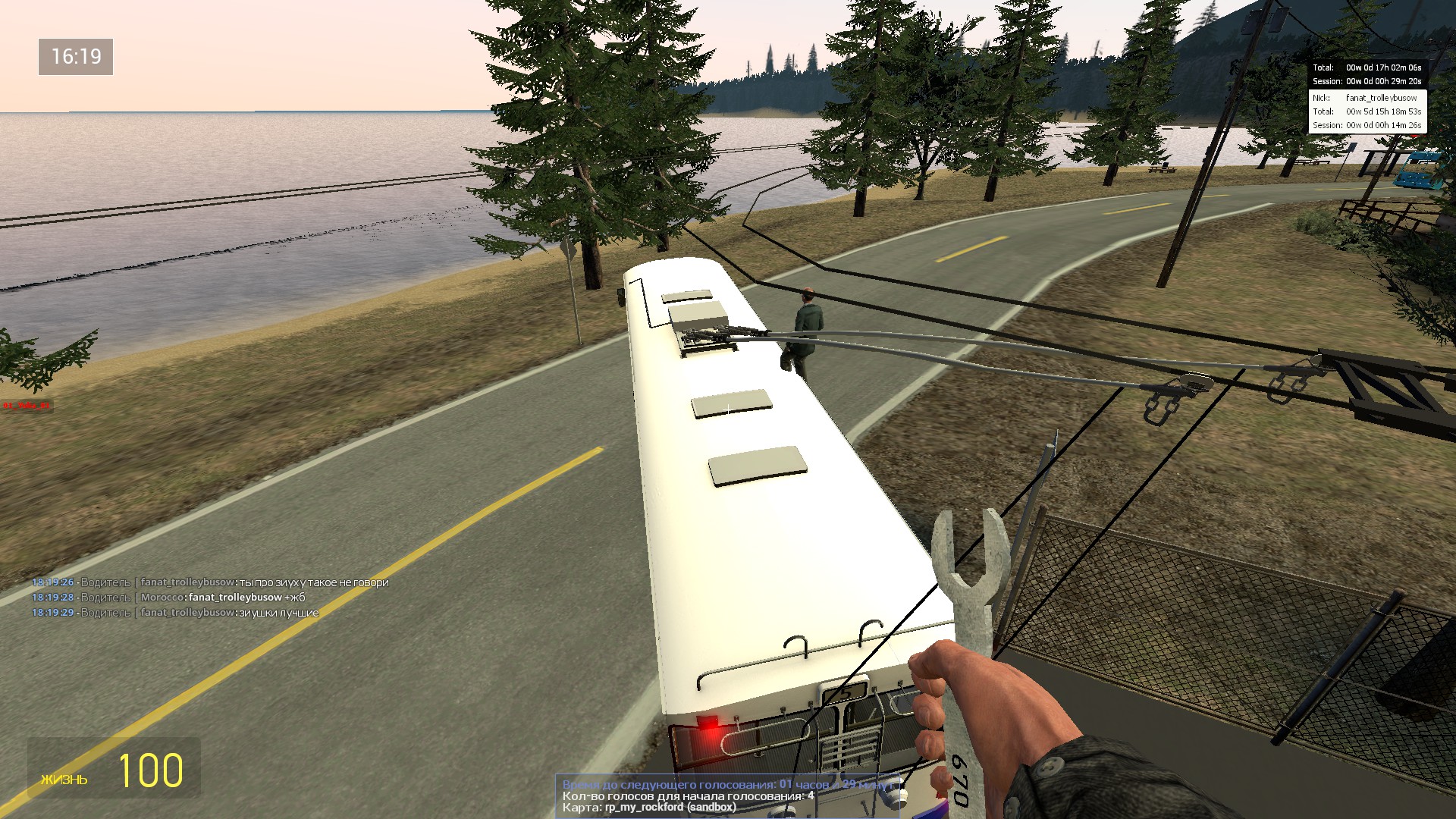The image size is (1456, 819).
Task: Click the chat message about "зиуху"
Action: tap(210, 582)
